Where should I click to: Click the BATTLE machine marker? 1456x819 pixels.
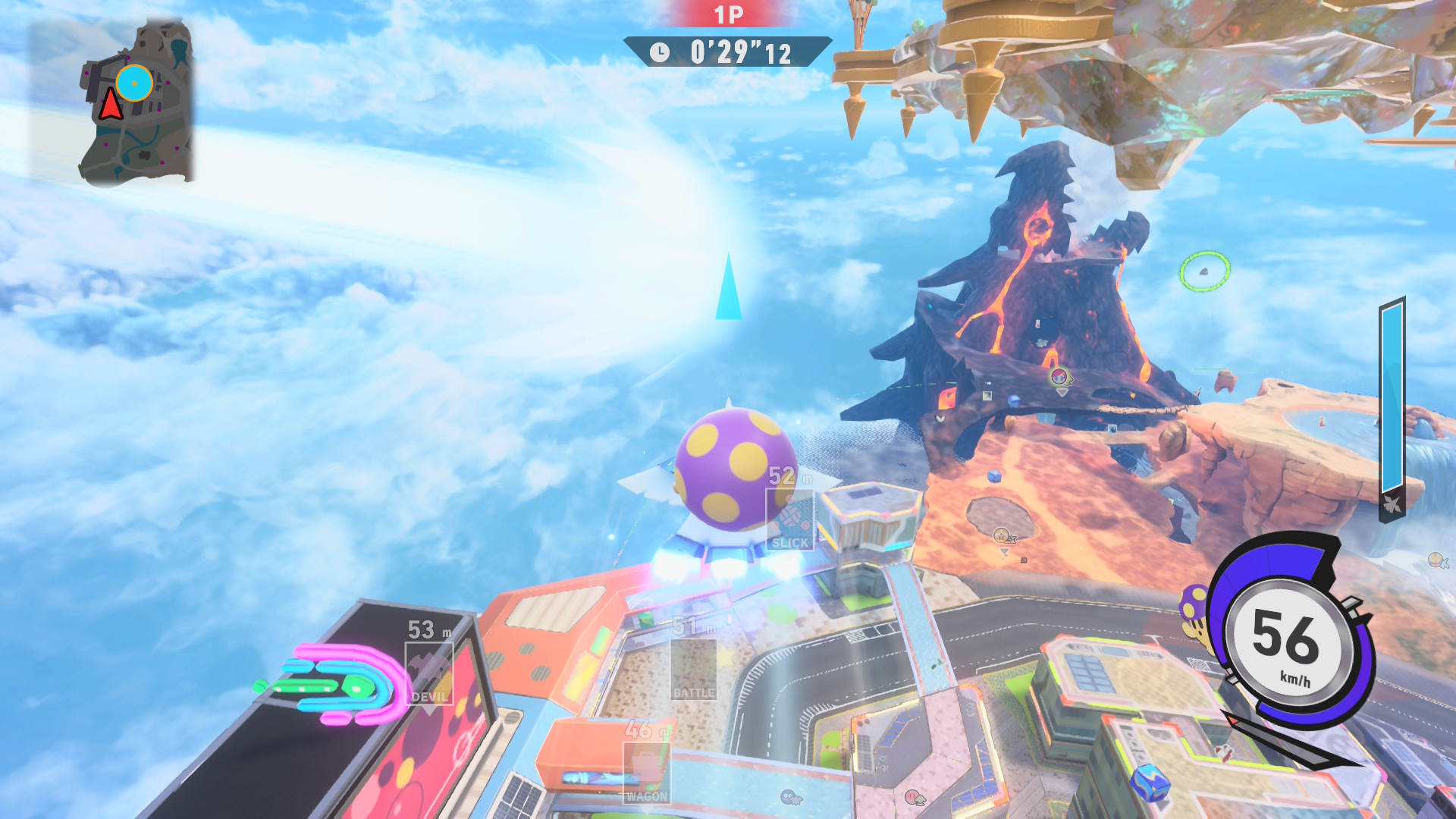pos(693,669)
